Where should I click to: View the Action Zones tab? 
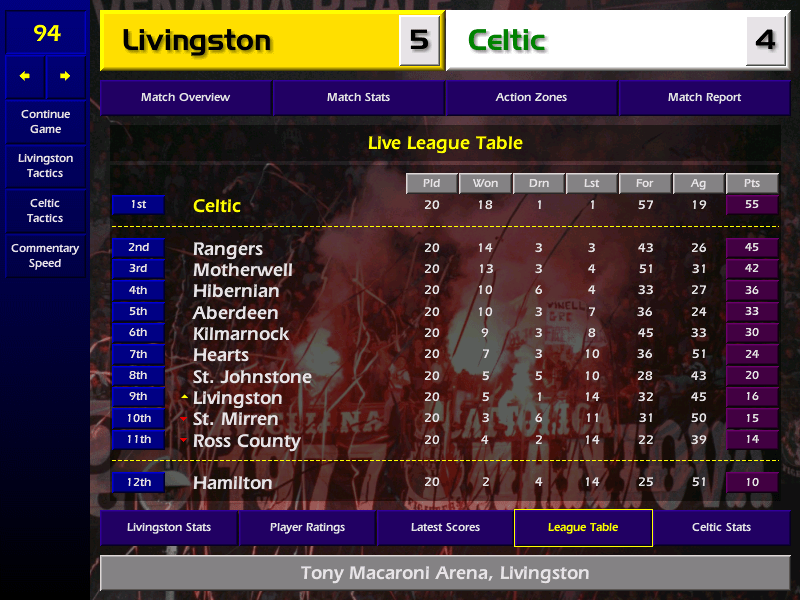(531, 97)
